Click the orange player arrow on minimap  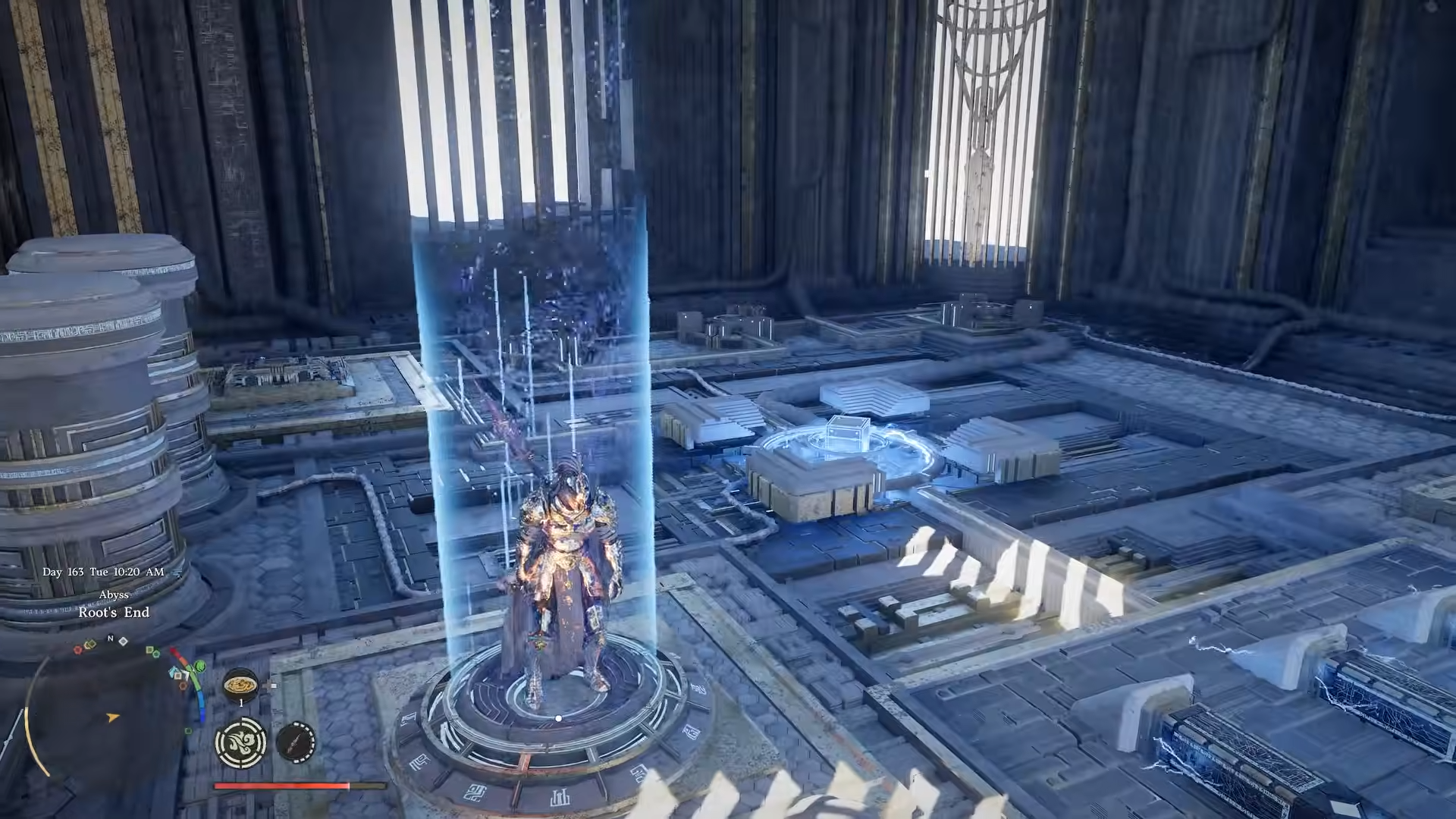tap(113, 717)
